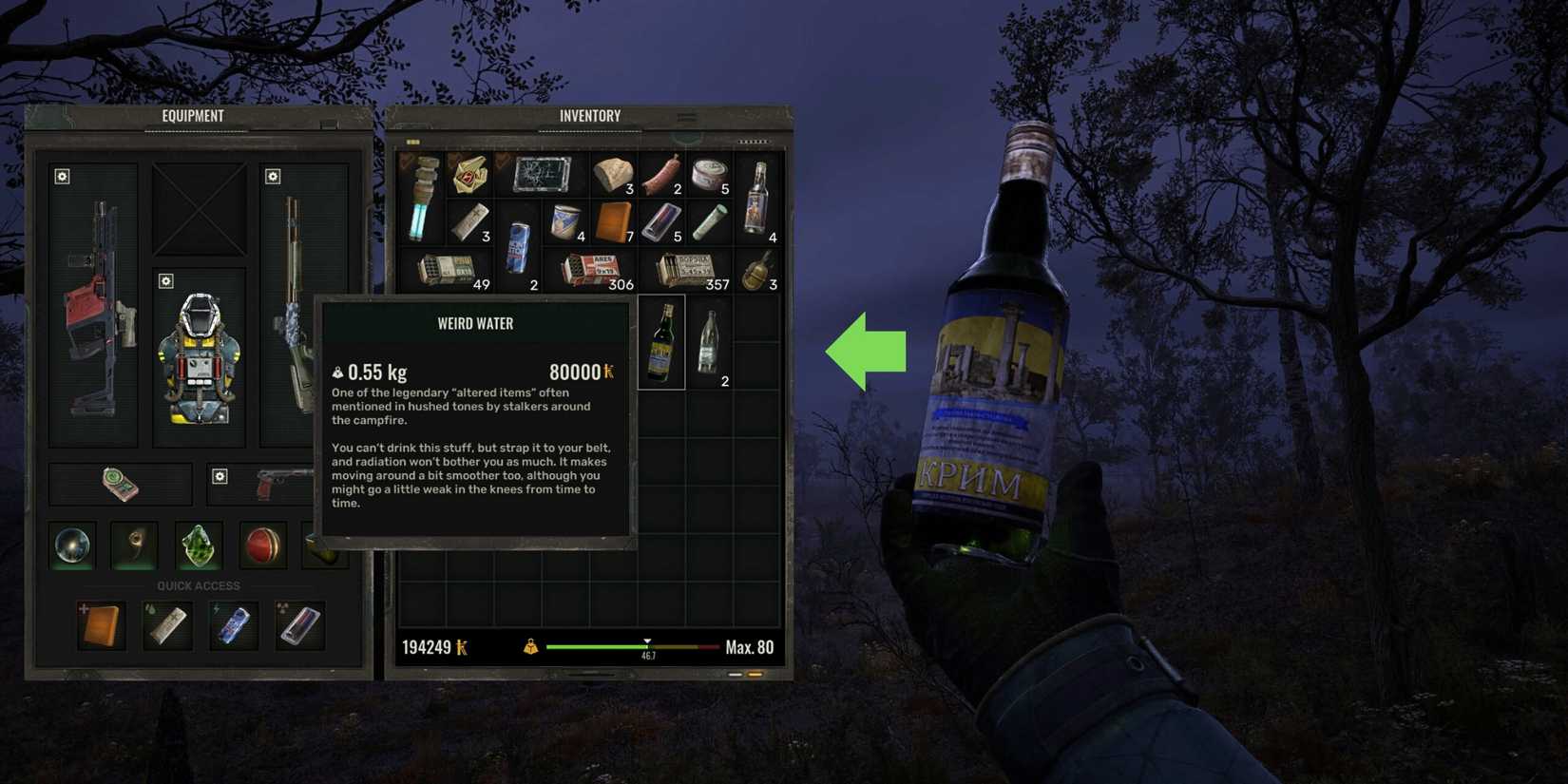The image size is (1568, 784).
Task: Select the vodka bottle stack of 4
Action: click(755, 198)
